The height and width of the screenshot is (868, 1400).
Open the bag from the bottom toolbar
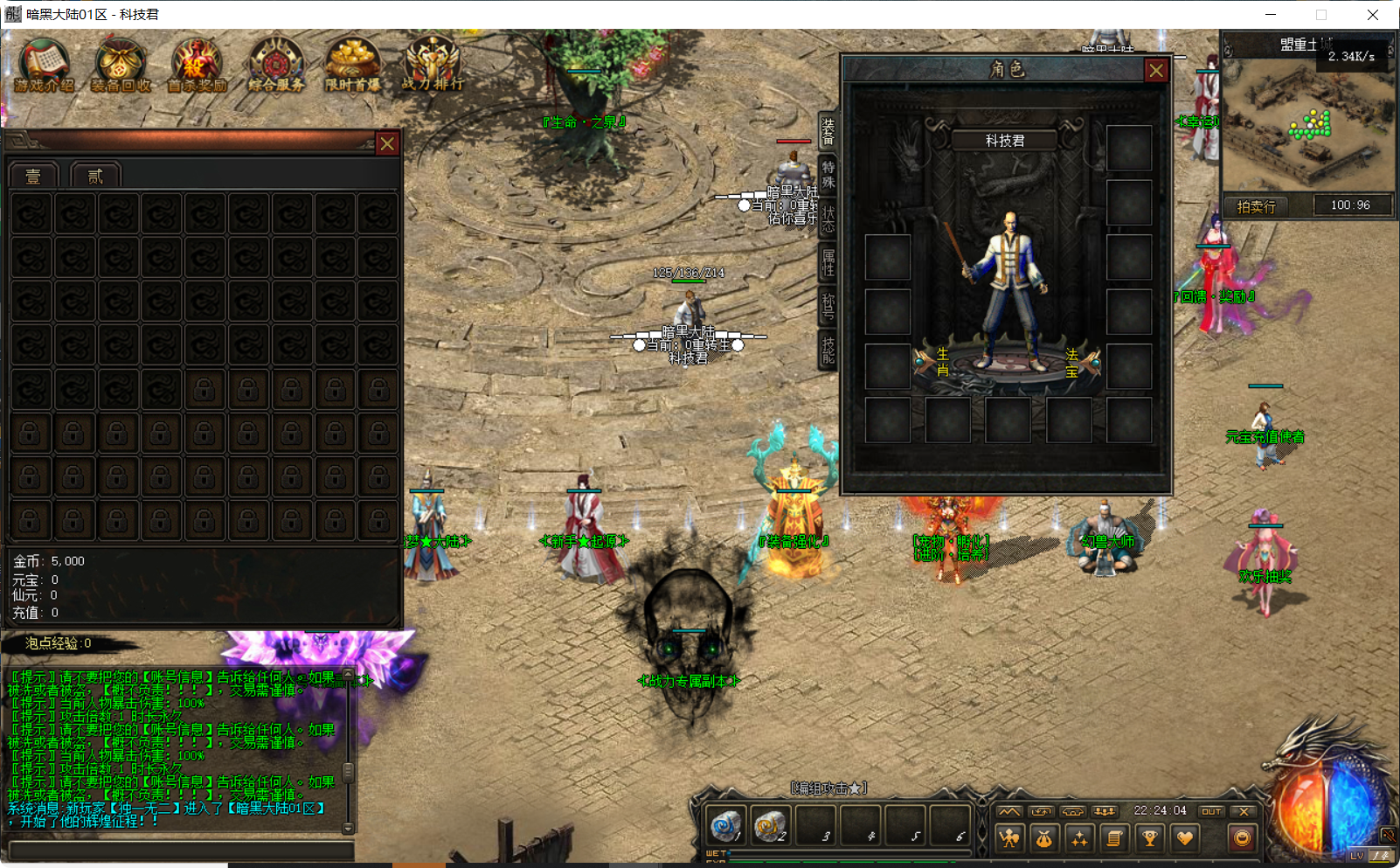click(1045, 839)
